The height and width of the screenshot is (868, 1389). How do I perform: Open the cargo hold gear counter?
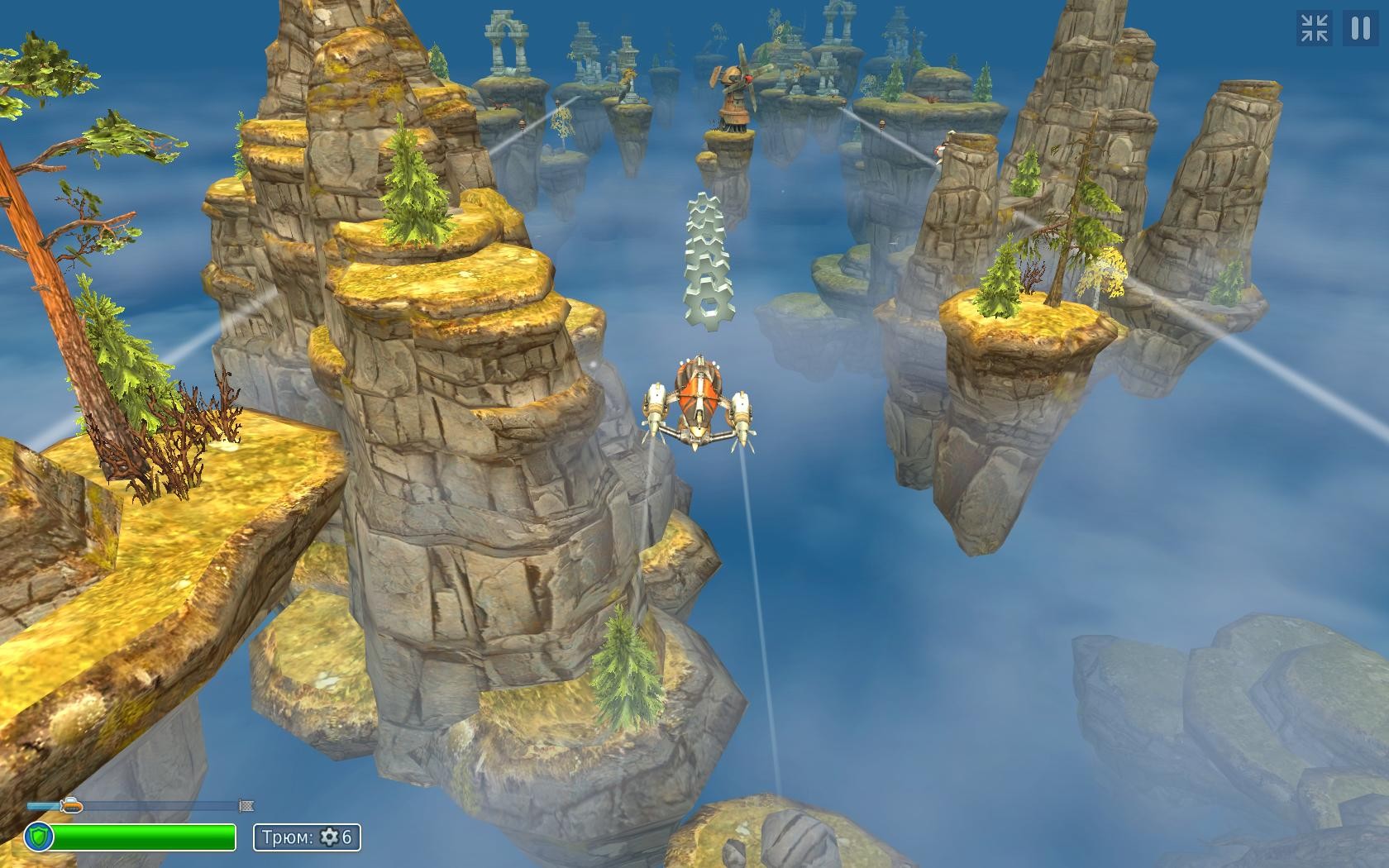307,837
